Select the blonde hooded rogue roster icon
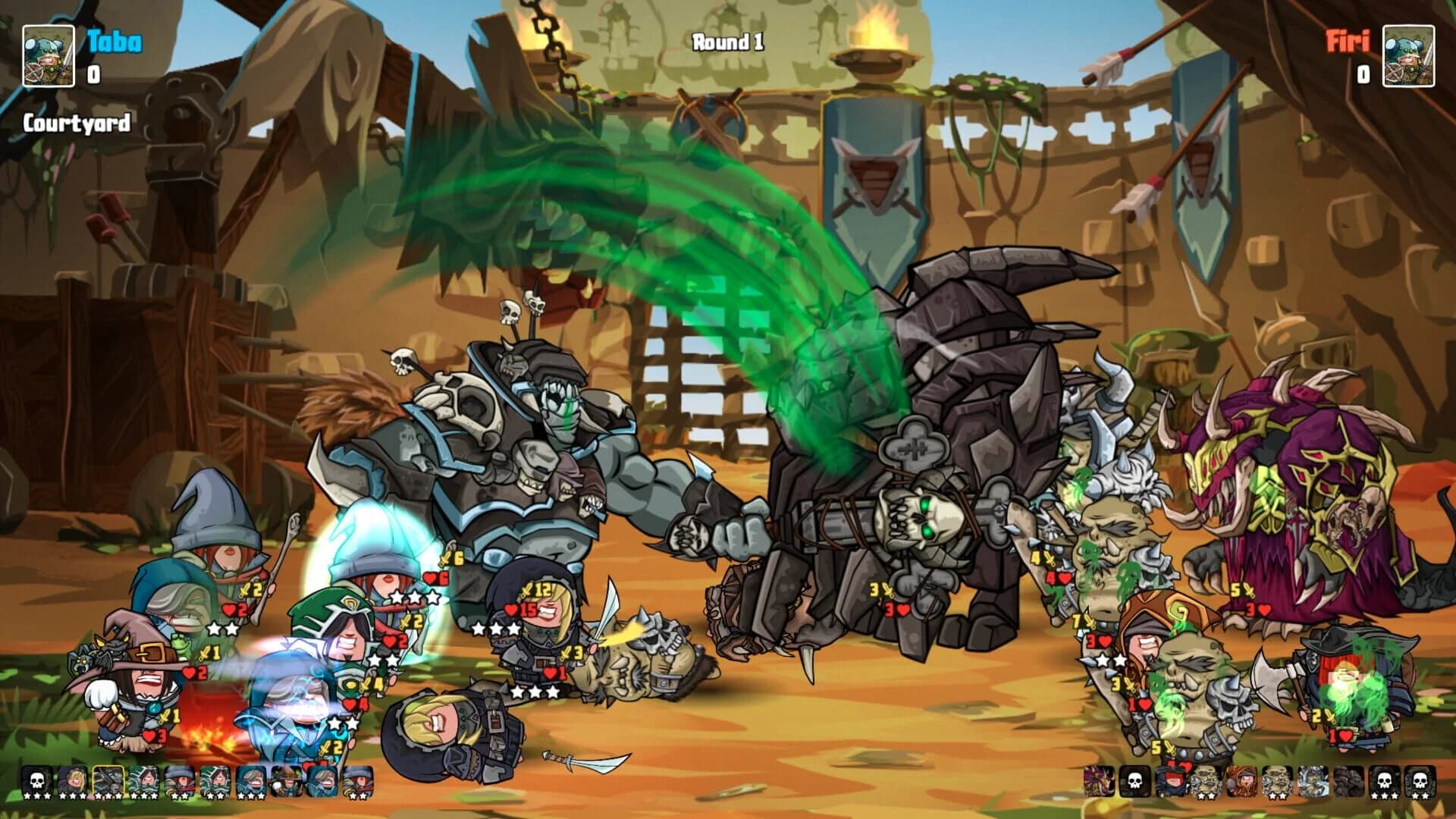This screenshot has height=819, width=1456. point(73,781)
